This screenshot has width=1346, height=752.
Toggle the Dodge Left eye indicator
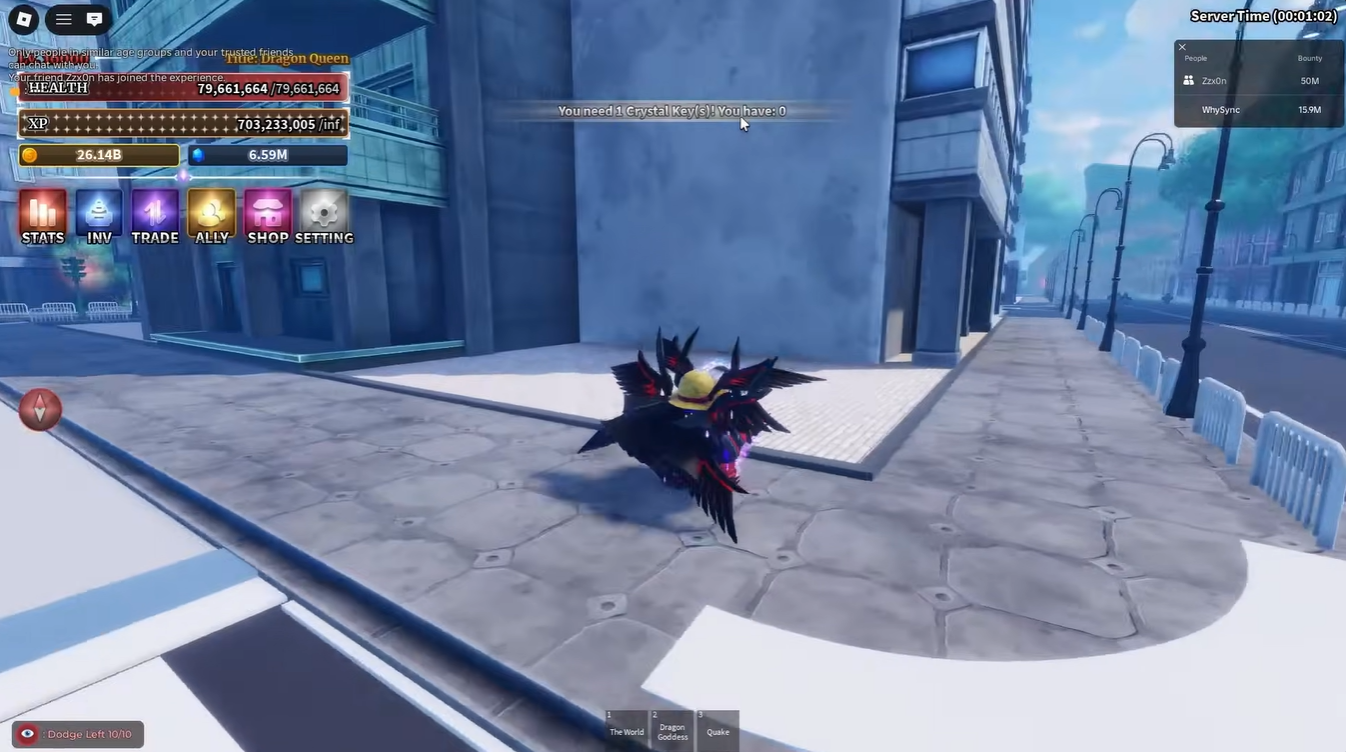coord(27,733)
